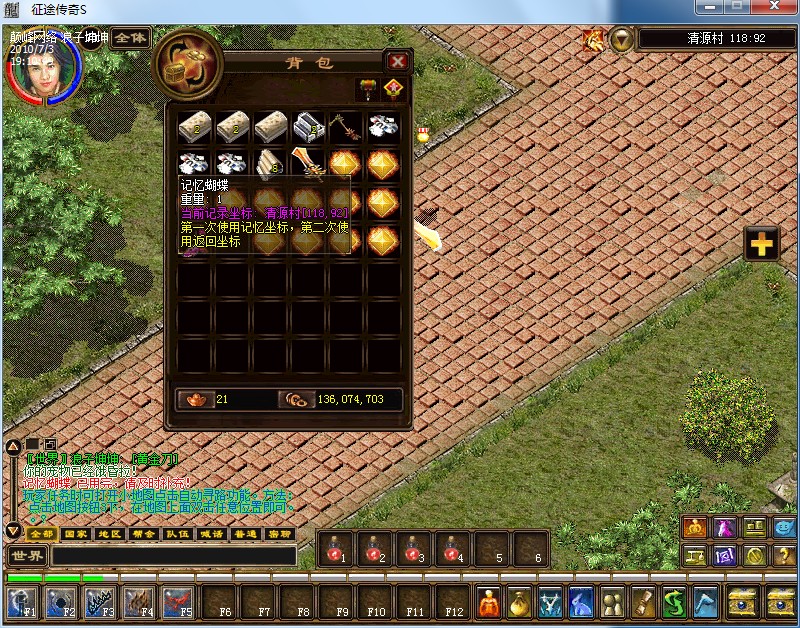This screenshot has height=628, width=800.
Task: Activate the F5 red phoenix skill
Action: 178,601
